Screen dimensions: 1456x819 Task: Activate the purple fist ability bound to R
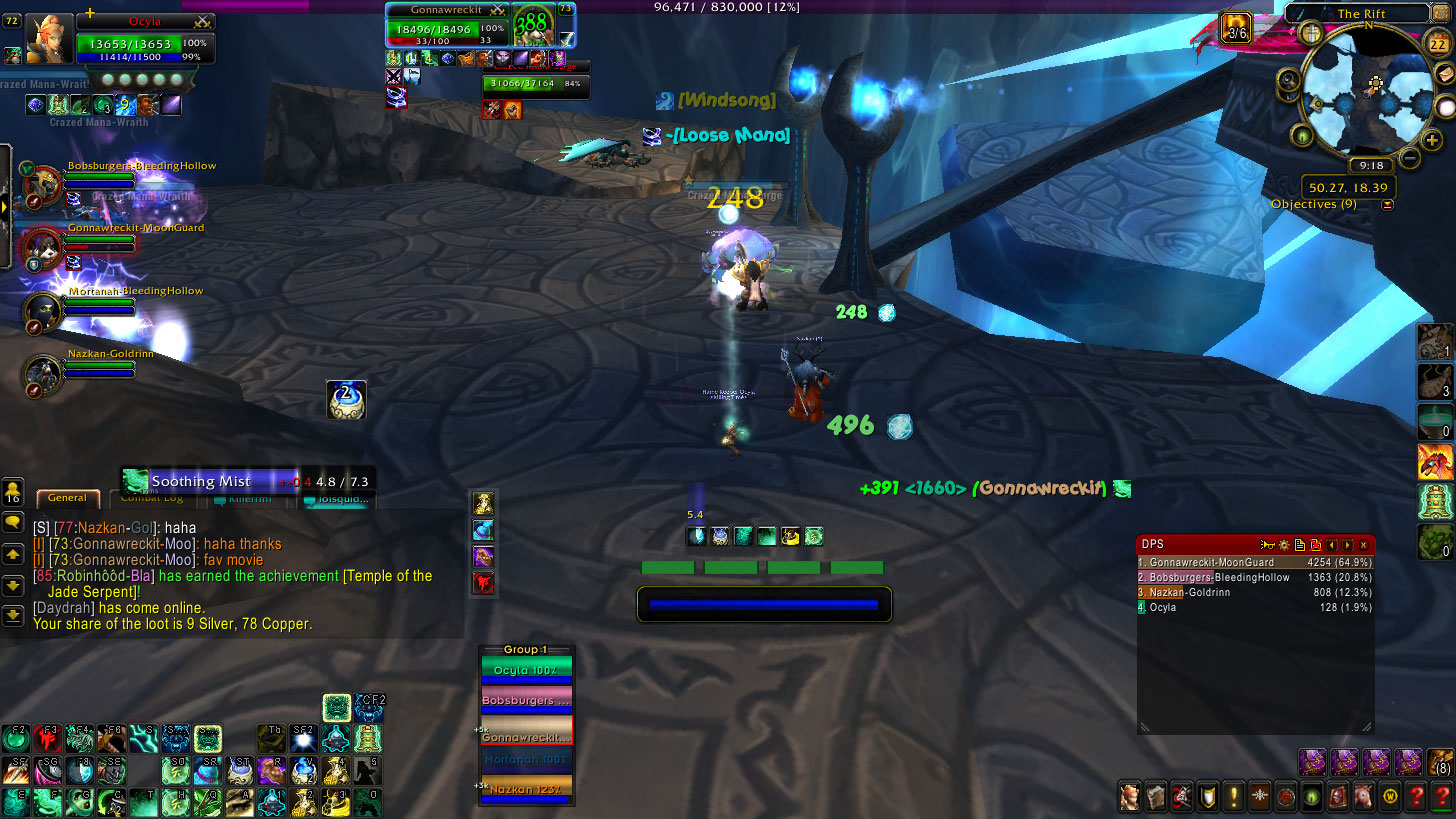[271, 770]
